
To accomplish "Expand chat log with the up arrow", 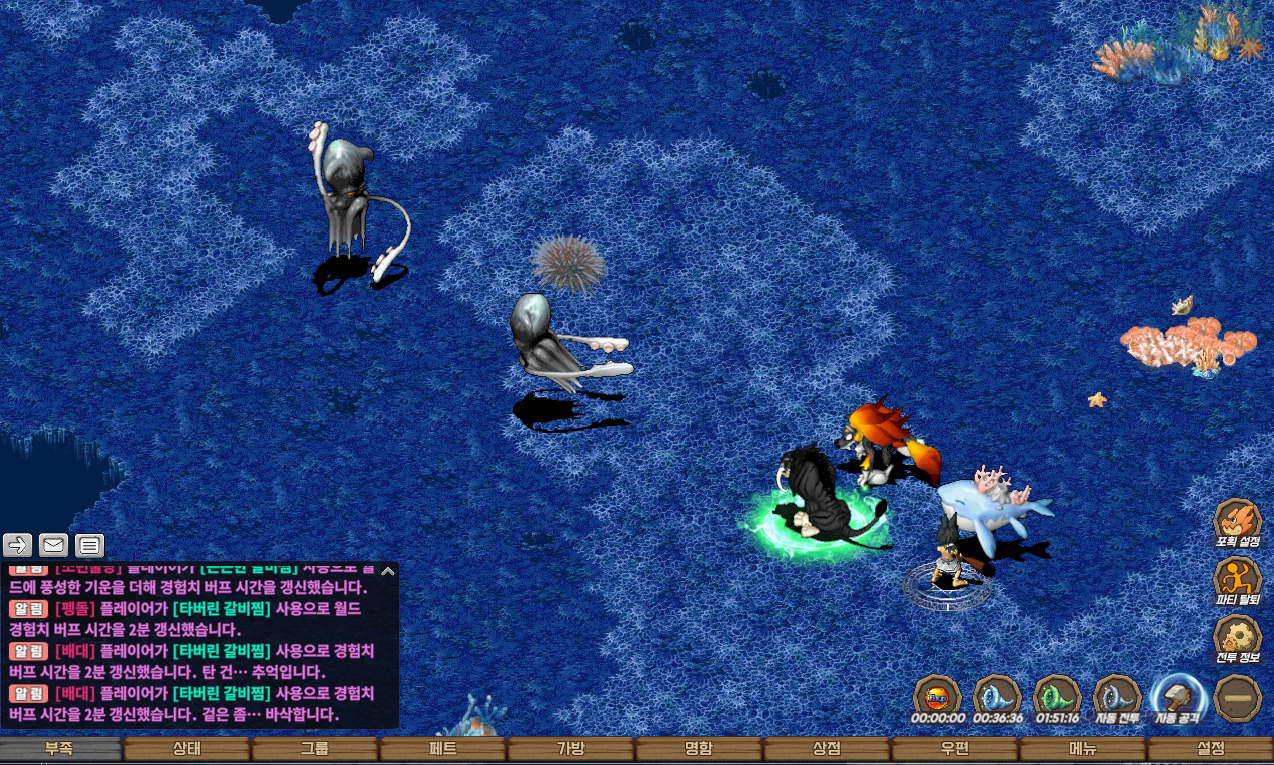I will click(388, 572).
